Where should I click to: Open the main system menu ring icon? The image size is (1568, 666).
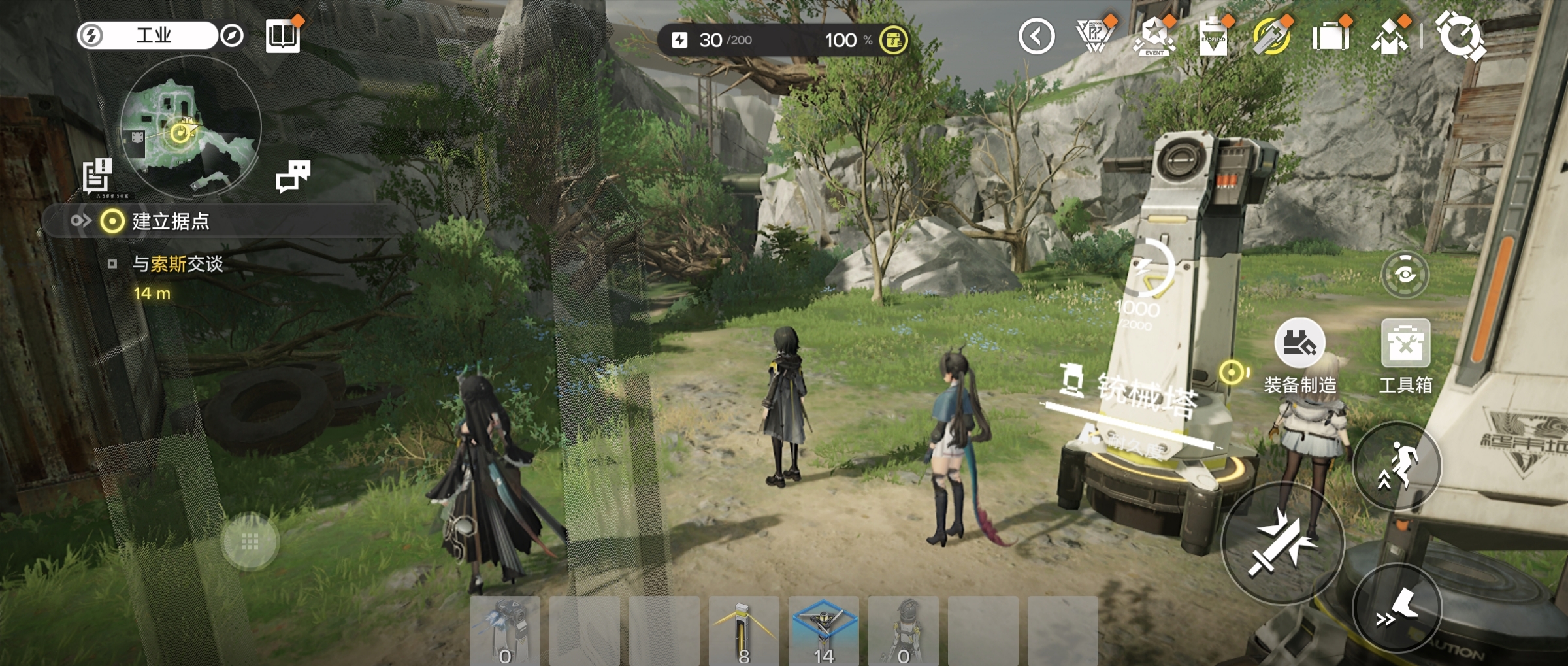coord(1460,36)
